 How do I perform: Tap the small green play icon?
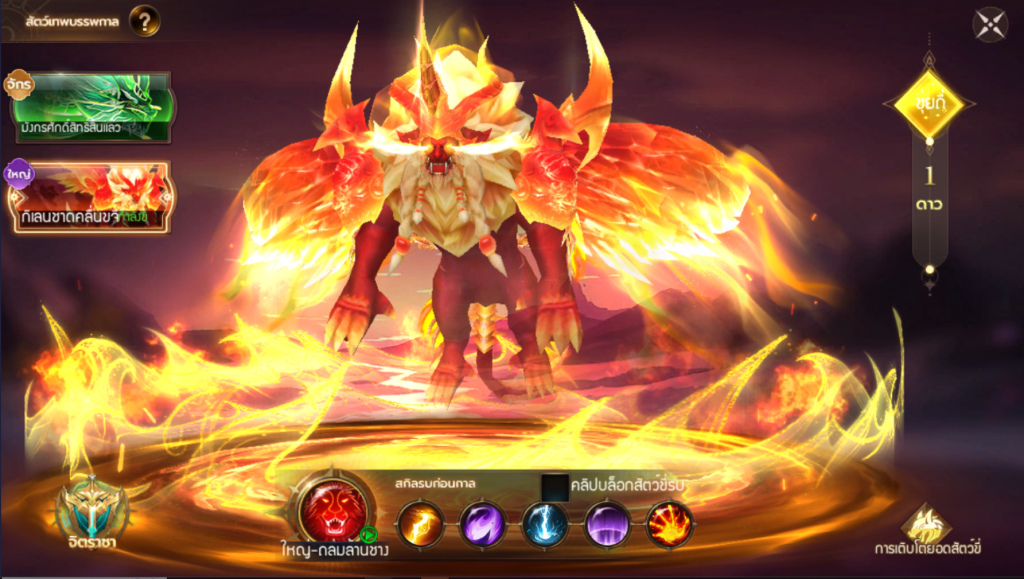(368, 535)
